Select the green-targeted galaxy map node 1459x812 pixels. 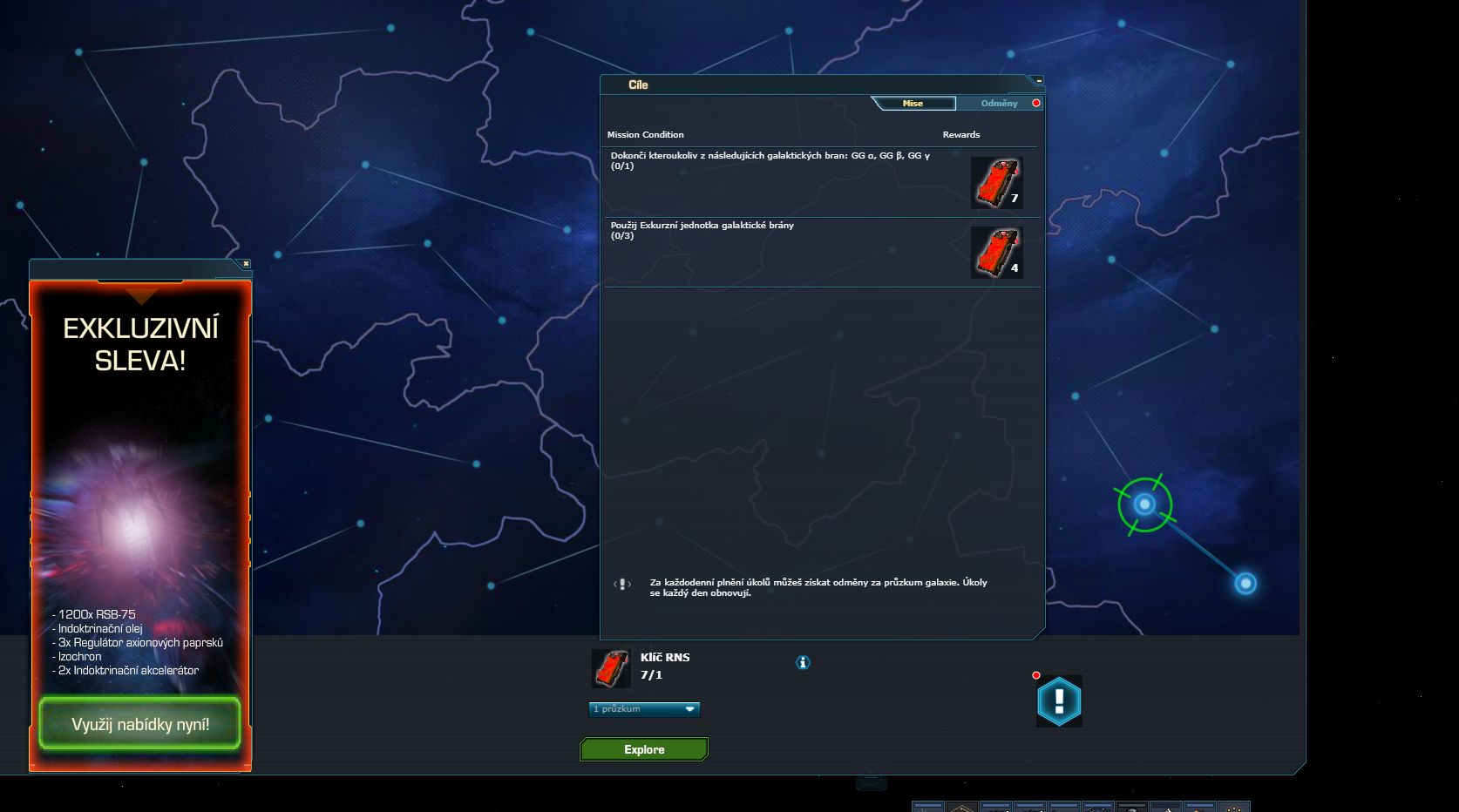(x=1144, y=504)
